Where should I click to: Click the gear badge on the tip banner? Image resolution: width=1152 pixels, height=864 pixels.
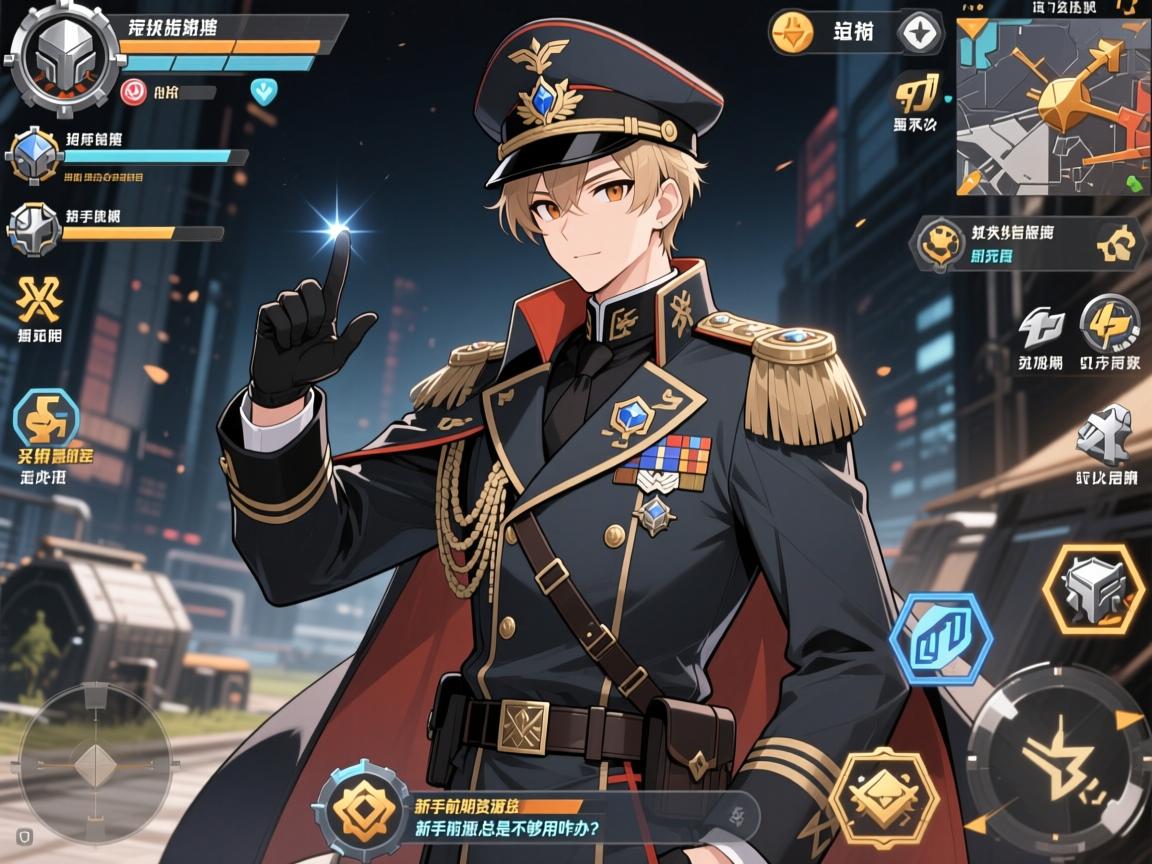pos(362,810)
